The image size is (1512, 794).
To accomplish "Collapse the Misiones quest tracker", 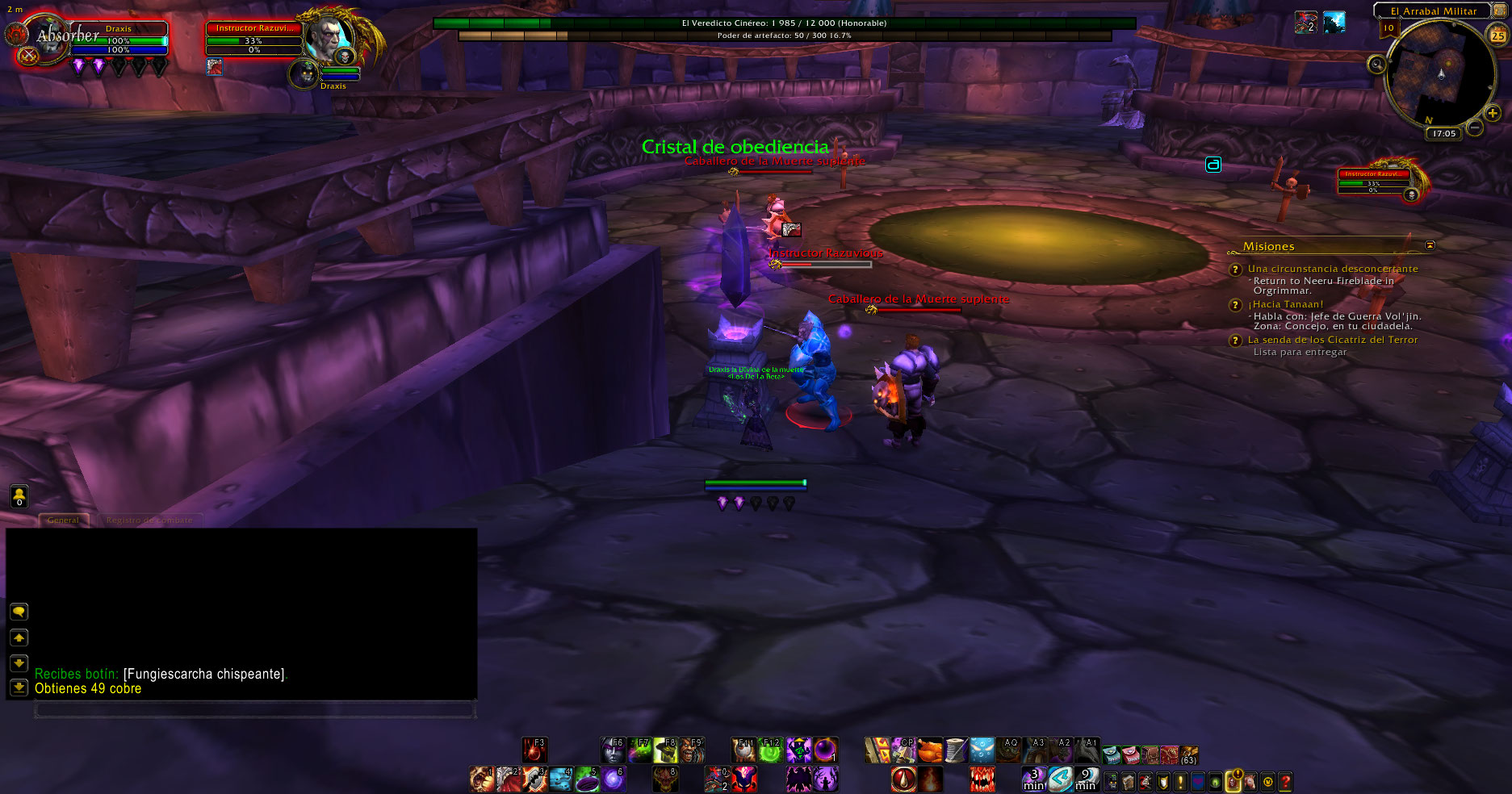I will pos(1430,245).
